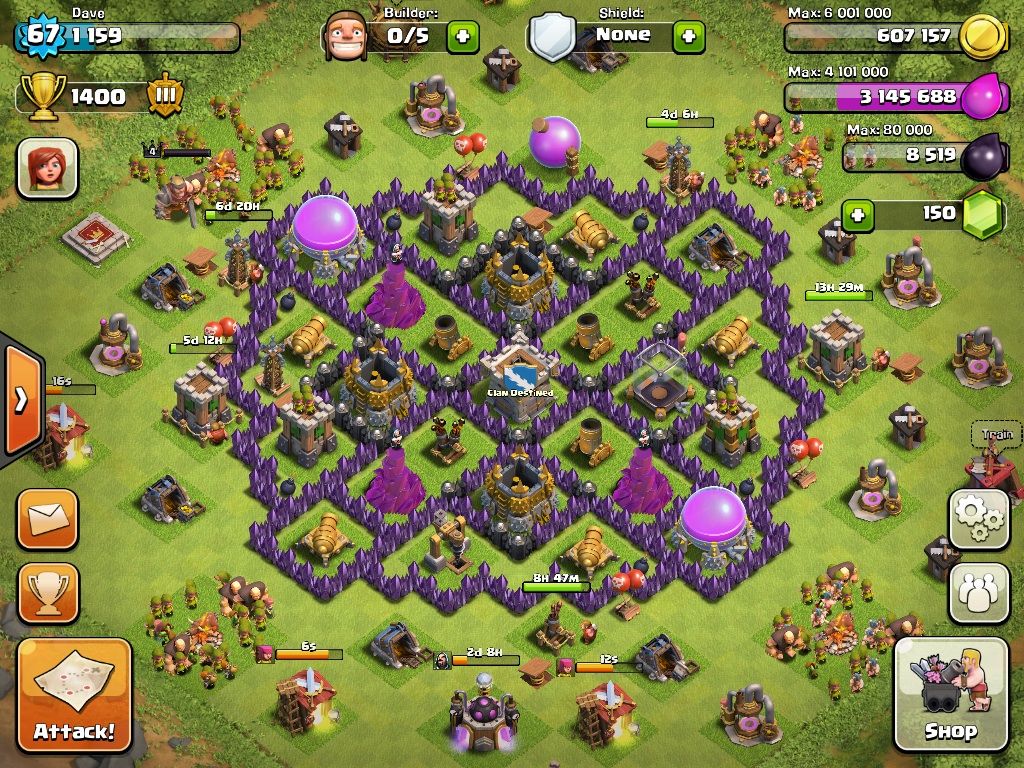Tap the Train speech bubble

click(996, 434)
